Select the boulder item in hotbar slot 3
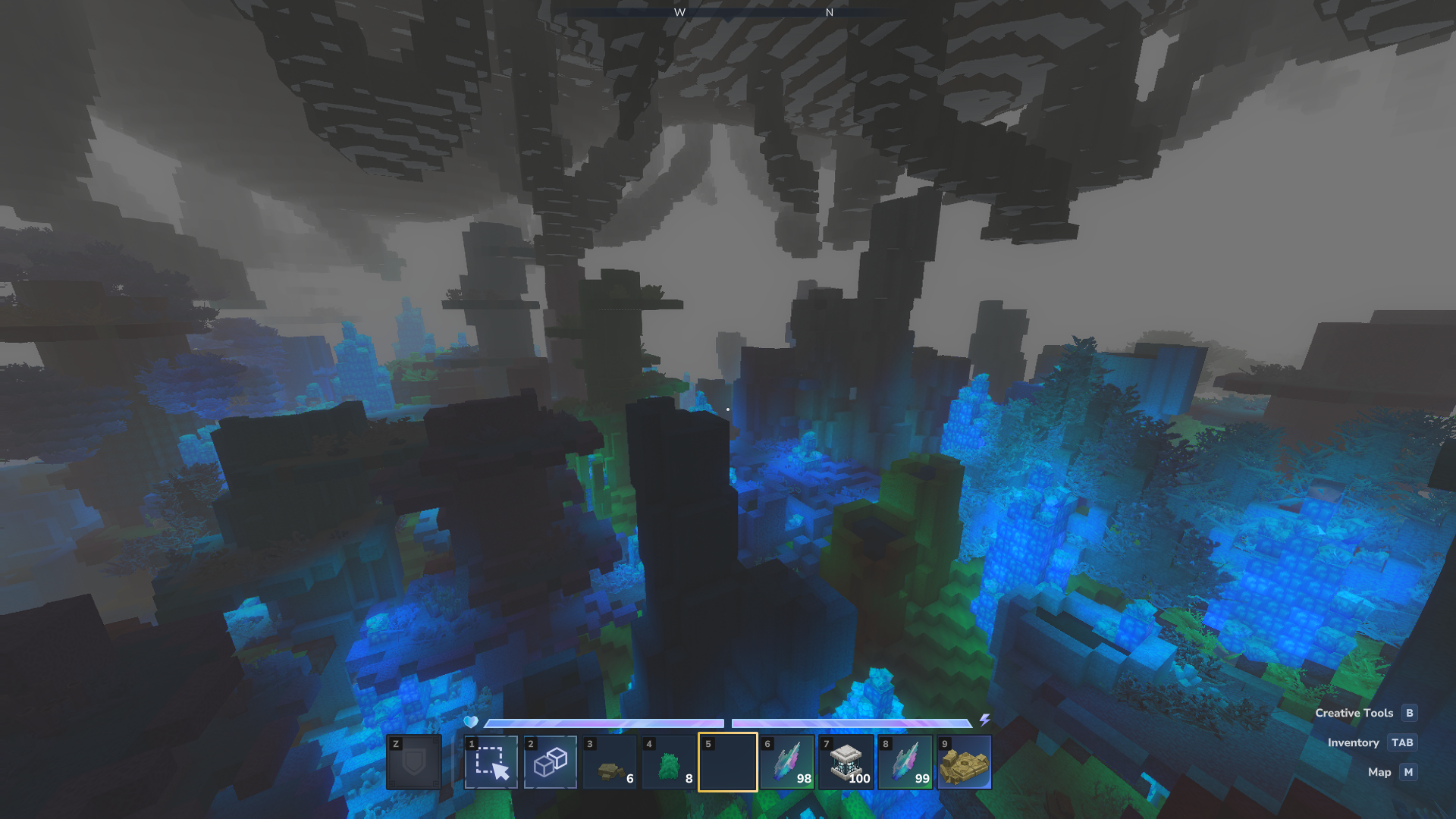Screen dimensions: 1456x819 click(x=610, y=762)
